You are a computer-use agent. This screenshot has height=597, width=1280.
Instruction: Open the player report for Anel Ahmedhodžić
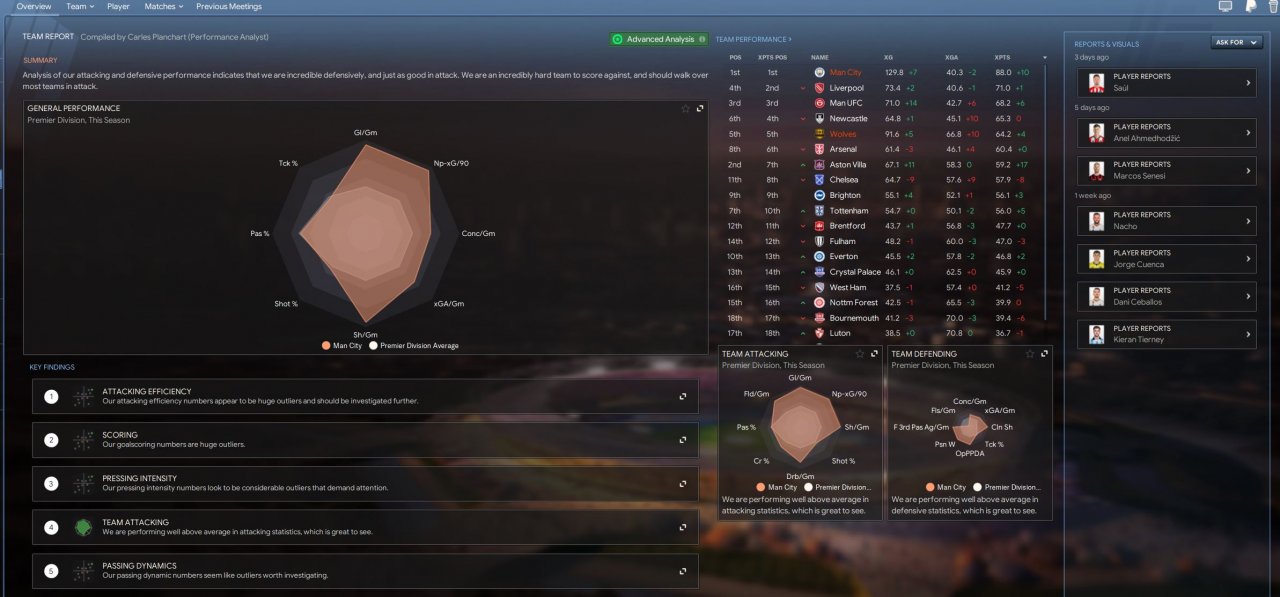click(x=1165, y=132)
